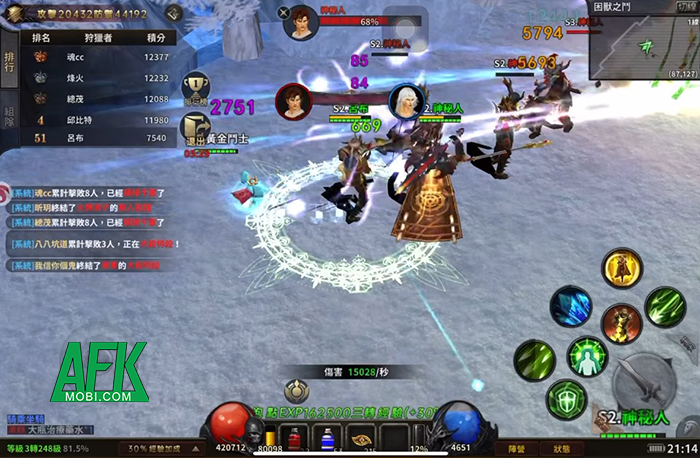Use the sword basic attack button
The height and width of the screenshot is (458, 700).
(x=639, y=381)
